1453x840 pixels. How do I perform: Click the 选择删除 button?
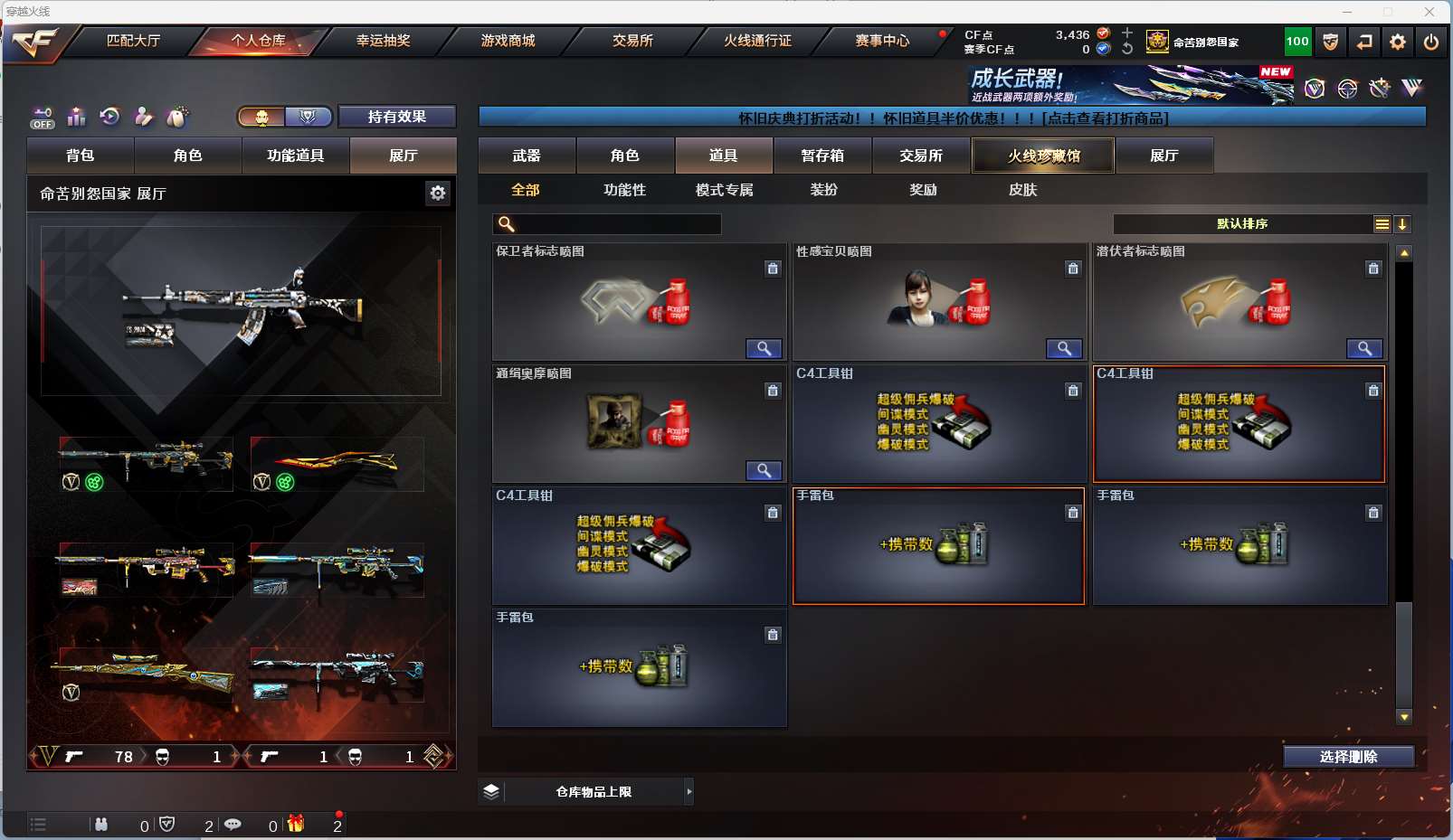pos(1348,757)
